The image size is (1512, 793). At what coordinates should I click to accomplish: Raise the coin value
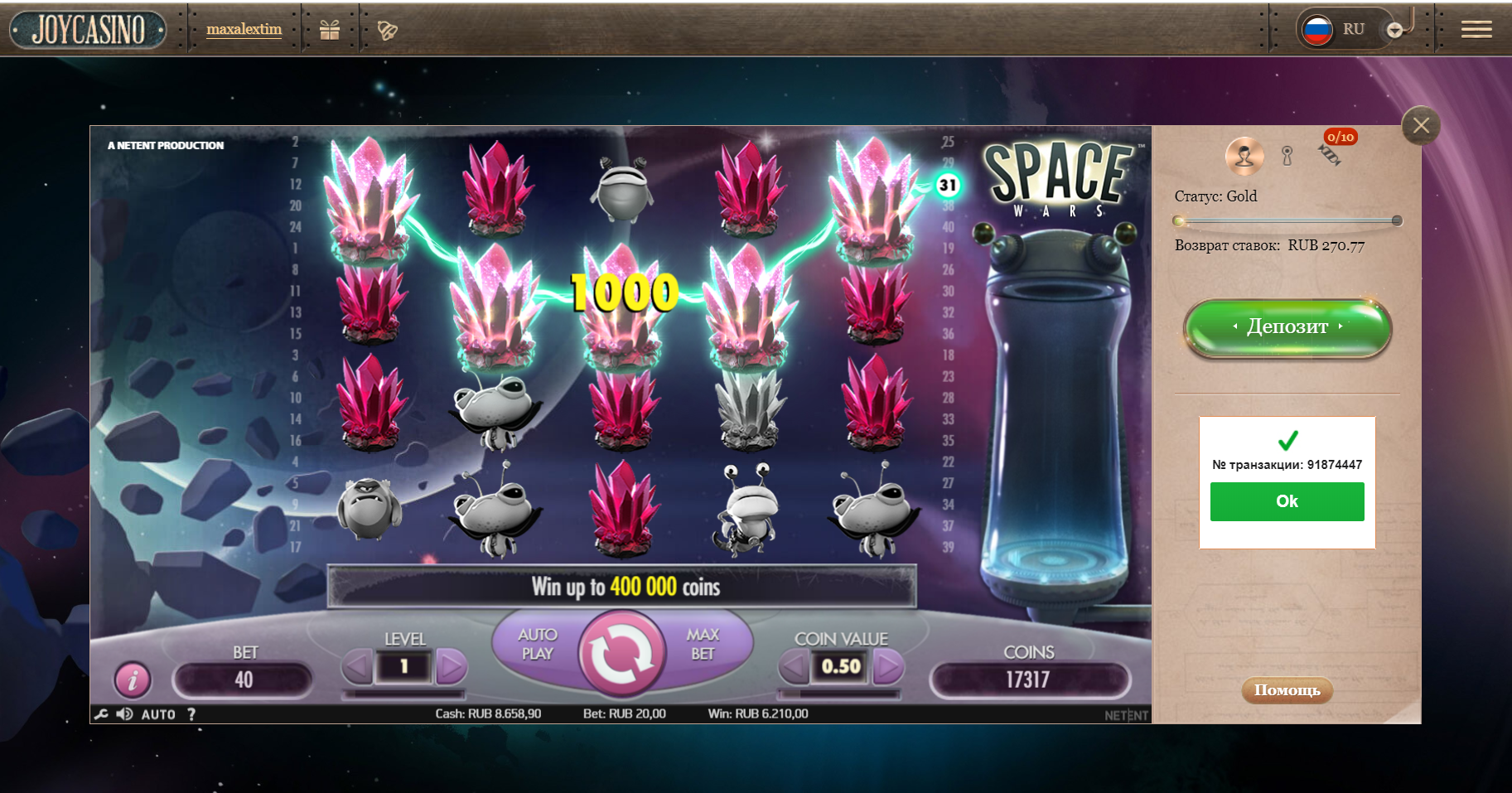887,666
